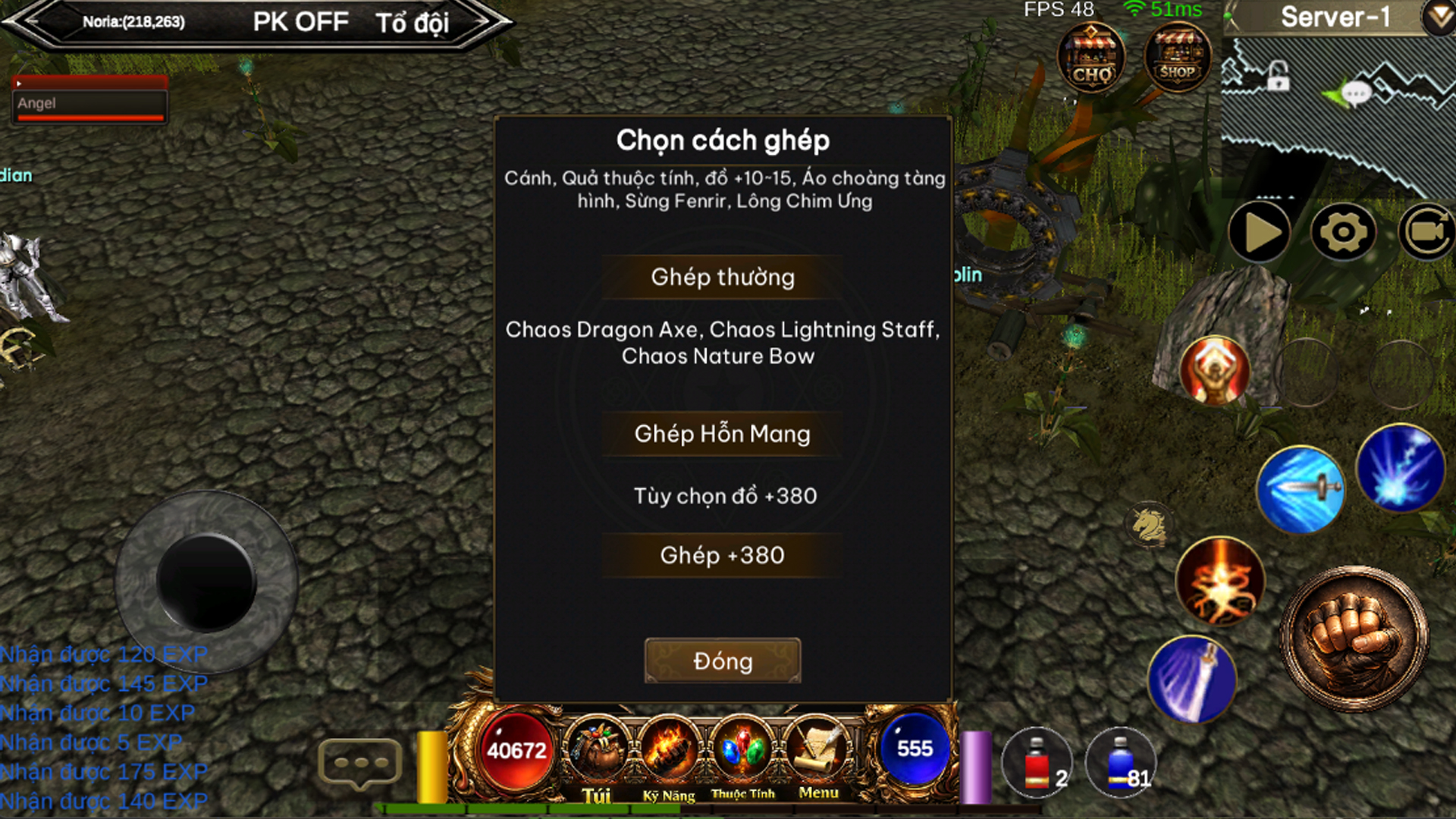The height and width of the screenshot is (819, 1456).
Task: Click the yellow play arrow button
Action: pos(1260,232)
